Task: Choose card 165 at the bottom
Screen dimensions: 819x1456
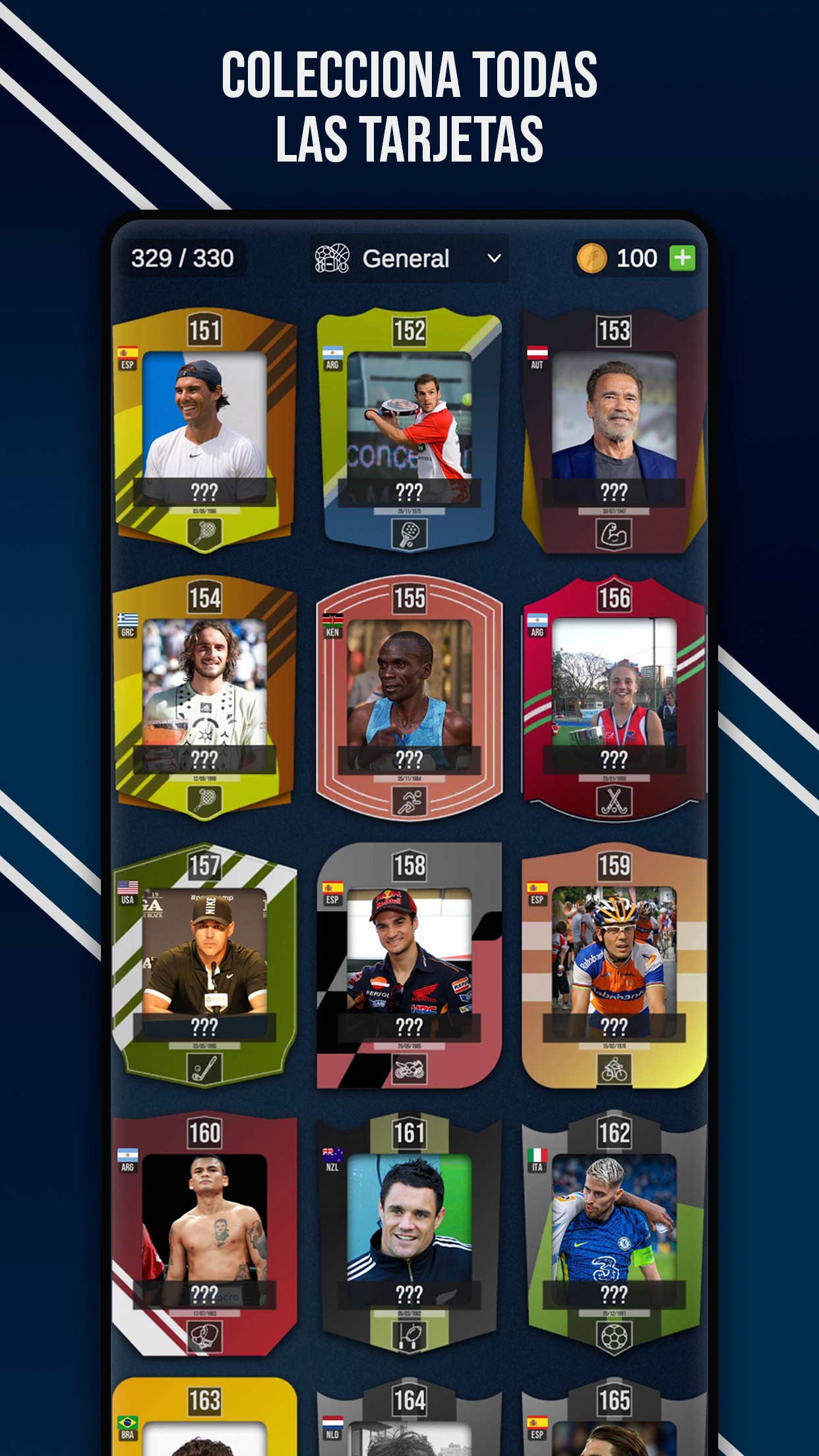Action: pyautogui.click(x=613, y=1418)
